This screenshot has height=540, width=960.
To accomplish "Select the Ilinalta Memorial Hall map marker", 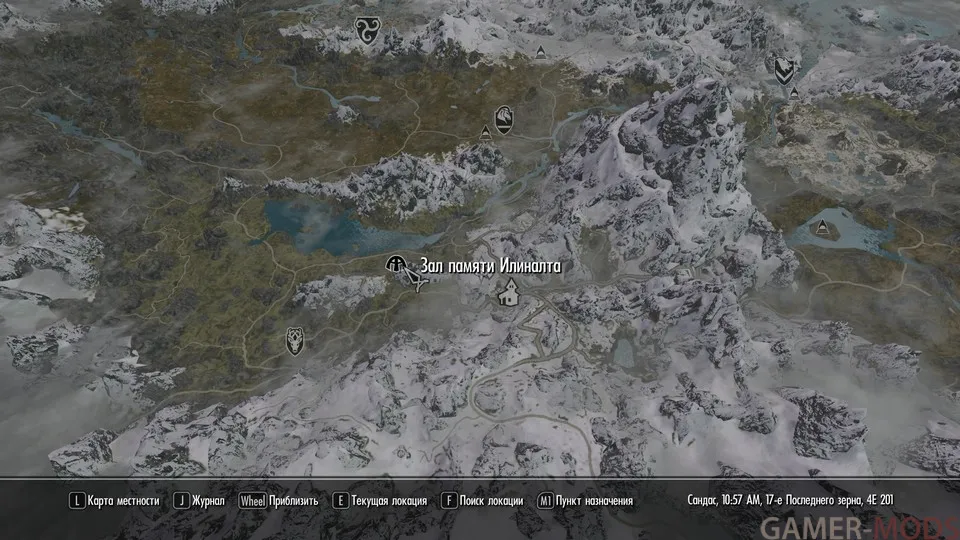I will click(396, 265).
